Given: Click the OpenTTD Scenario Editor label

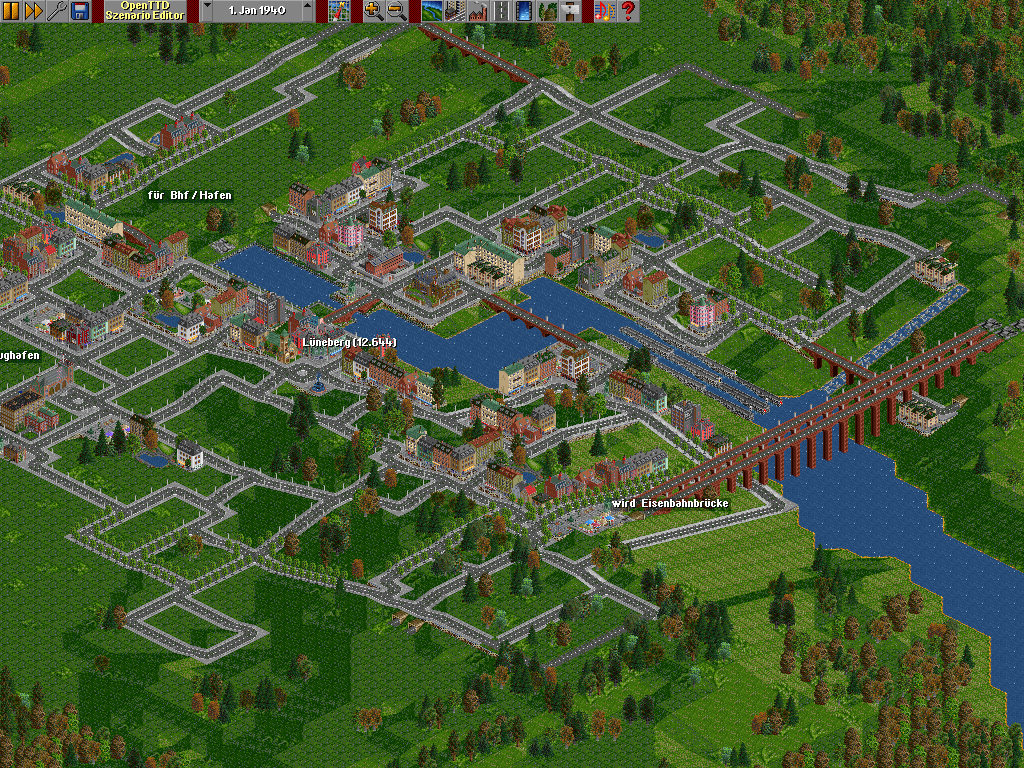Looking at the screenshot, I should 147,11.
